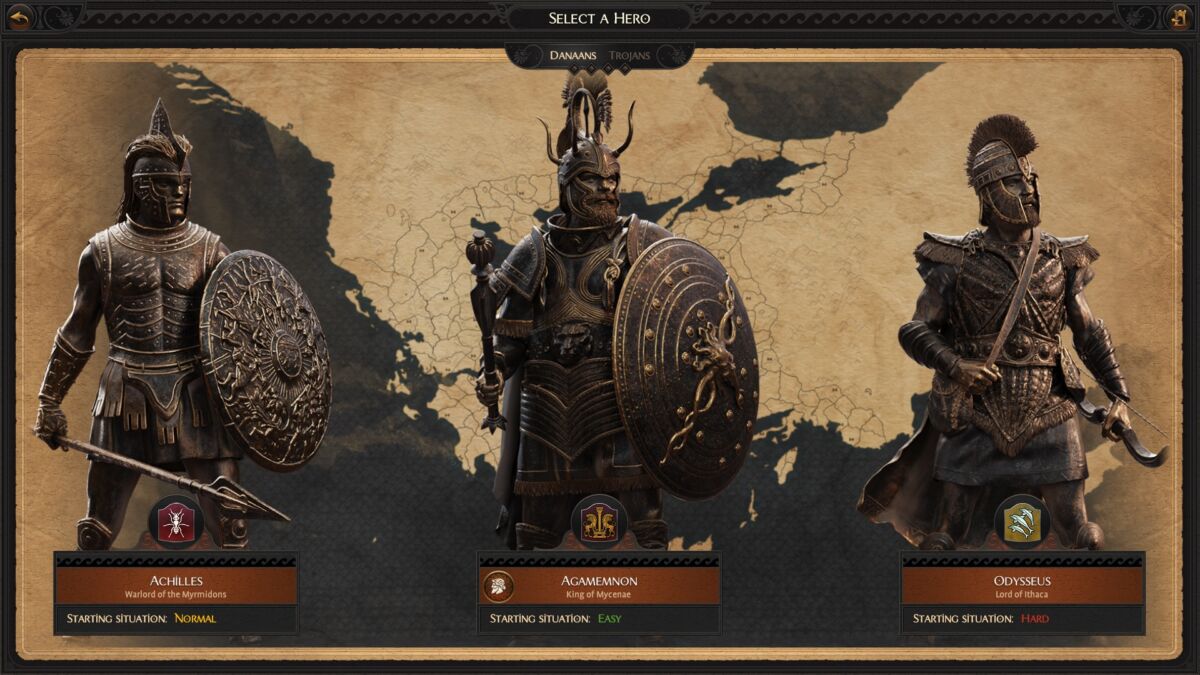Switch to the Danaans faction tab

[572, 56]
